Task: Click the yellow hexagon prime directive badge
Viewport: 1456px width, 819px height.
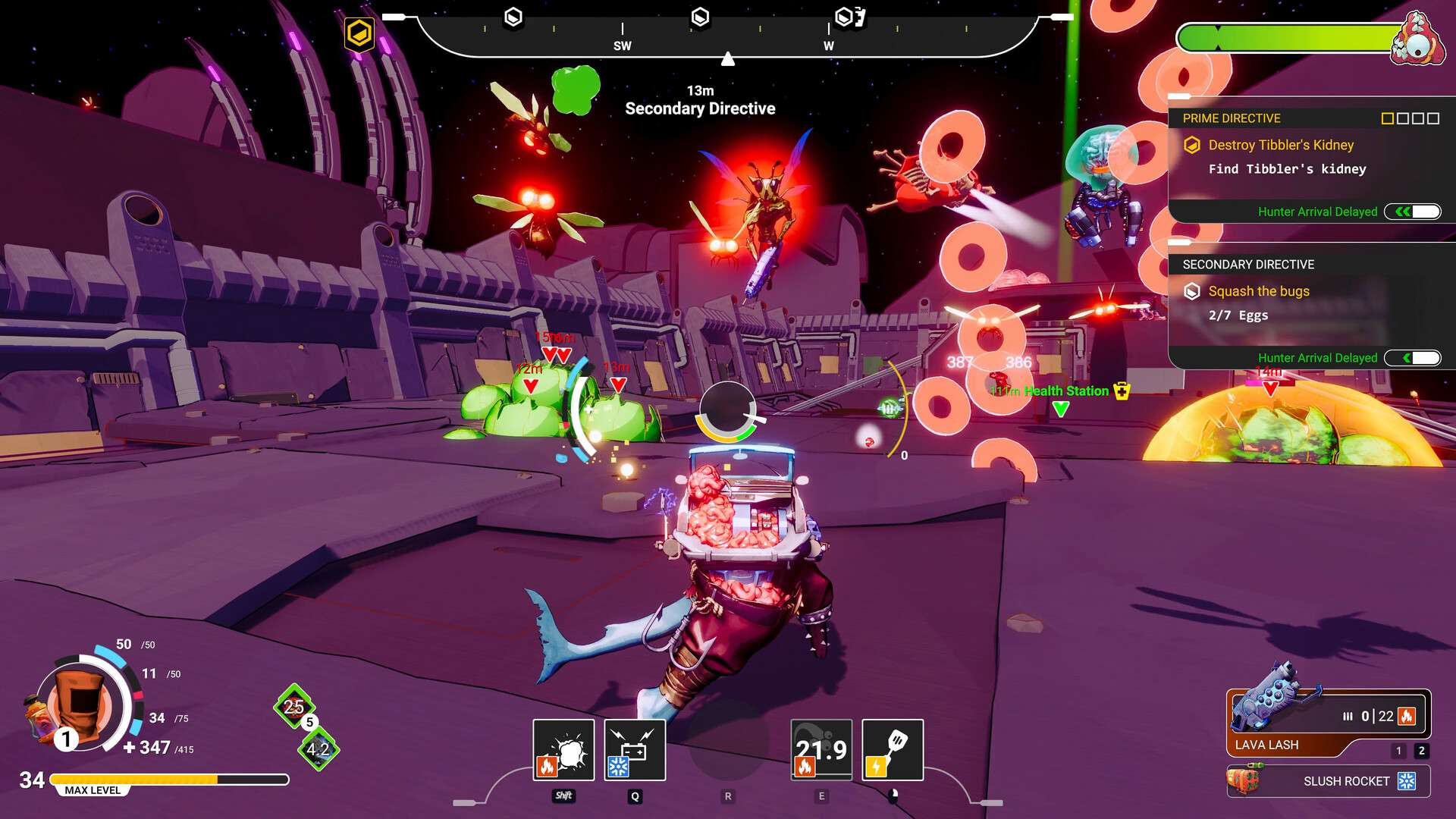Action: pos(359,33)
